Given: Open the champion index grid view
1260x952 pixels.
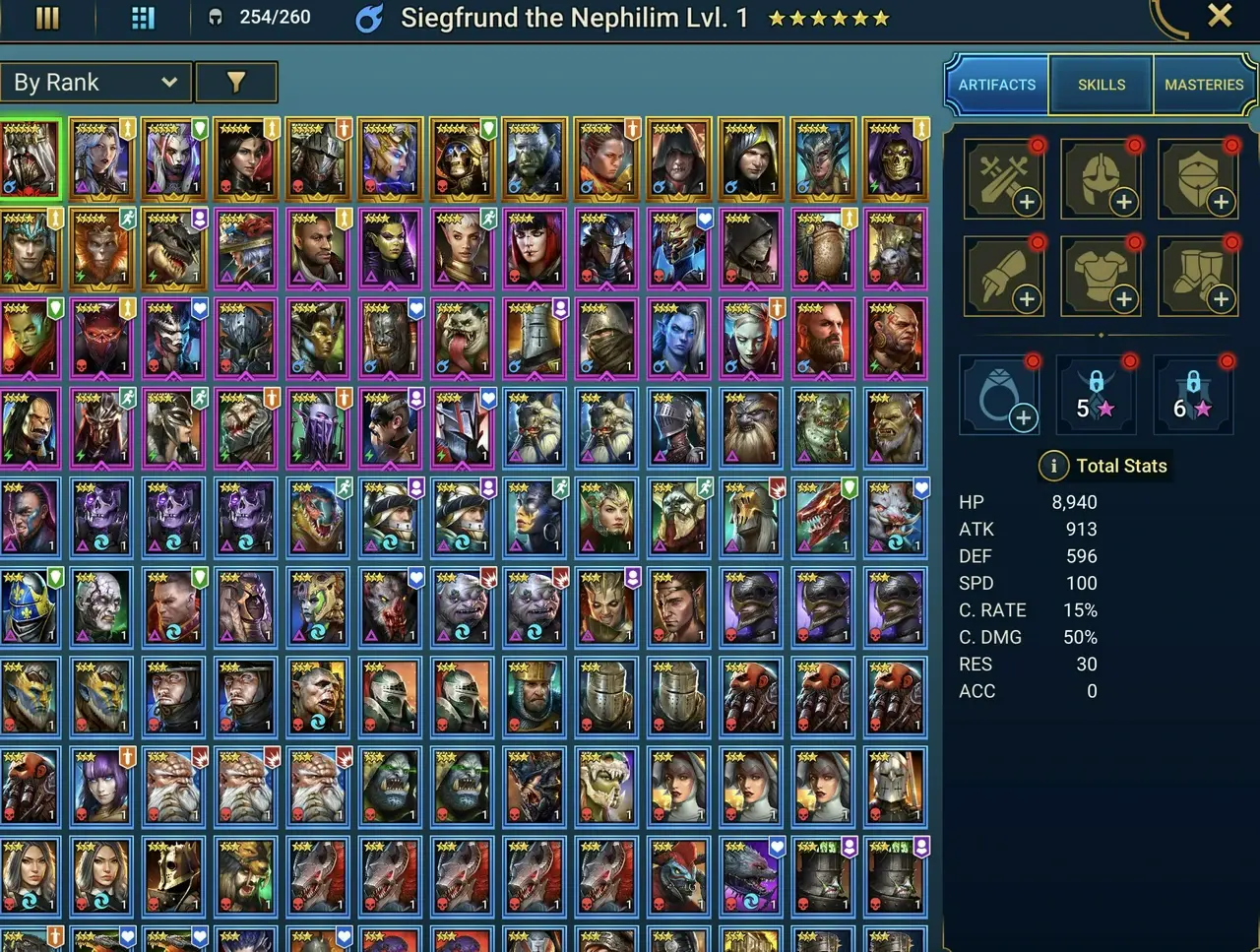Looking at the screenshot, I should coord(141,17).
